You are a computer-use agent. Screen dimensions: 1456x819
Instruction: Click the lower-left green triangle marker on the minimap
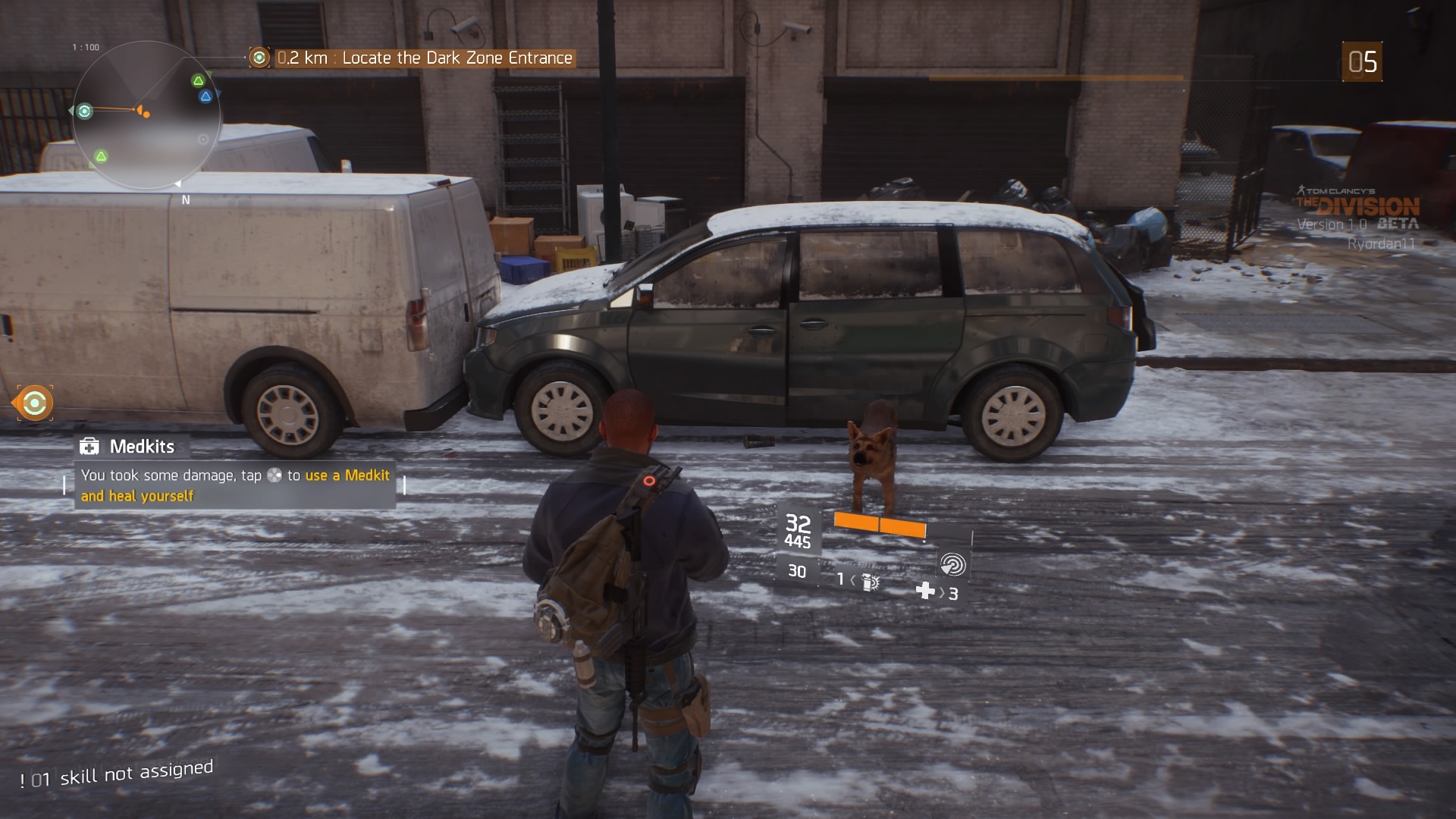(x=101, y=156)
